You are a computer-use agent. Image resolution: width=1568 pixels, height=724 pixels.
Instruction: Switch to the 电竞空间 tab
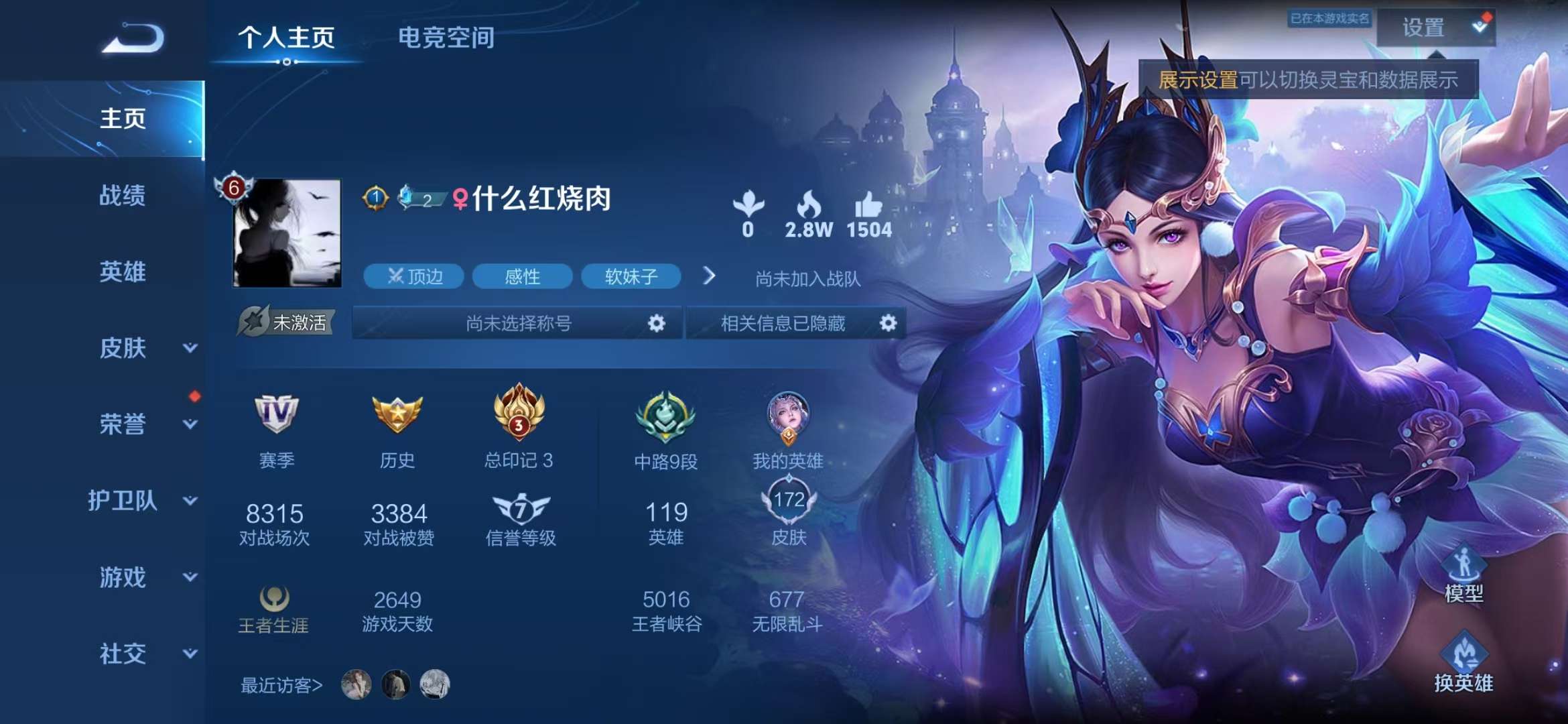tap(447, 38)
